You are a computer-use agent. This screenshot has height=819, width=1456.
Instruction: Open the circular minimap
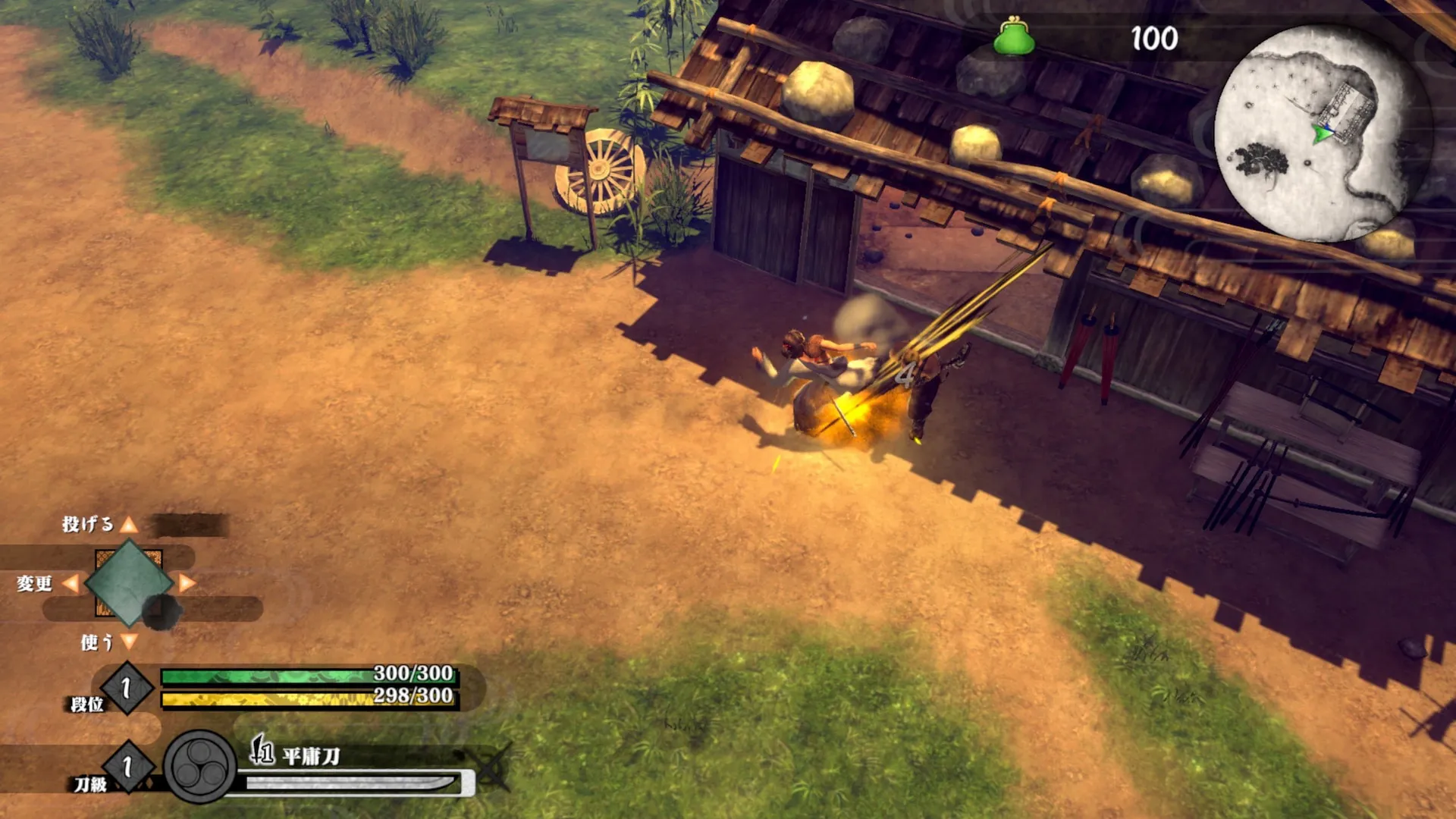point(1323,133)
